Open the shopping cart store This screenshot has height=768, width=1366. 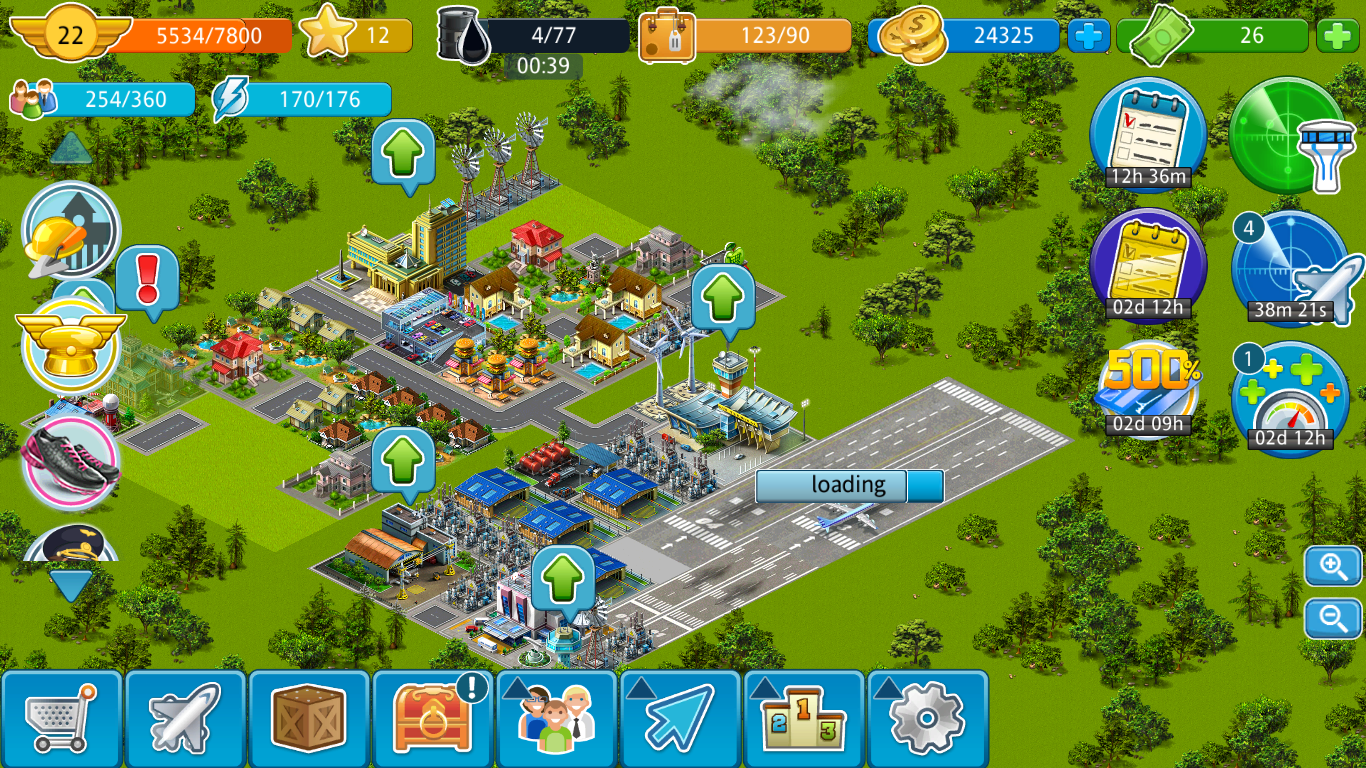[x=62, y=718]
